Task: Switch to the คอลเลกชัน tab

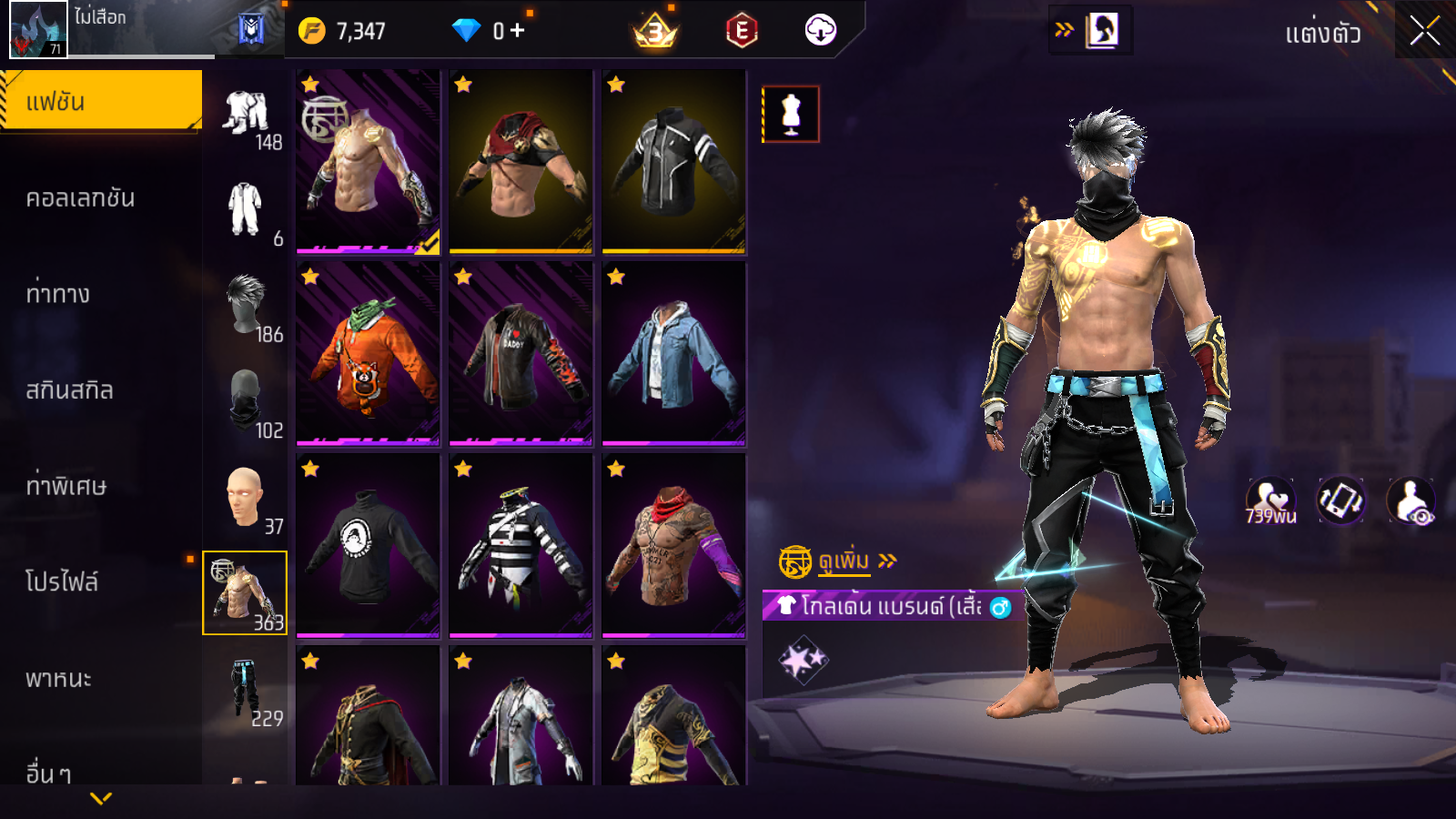Action: [x=80, y=198]
